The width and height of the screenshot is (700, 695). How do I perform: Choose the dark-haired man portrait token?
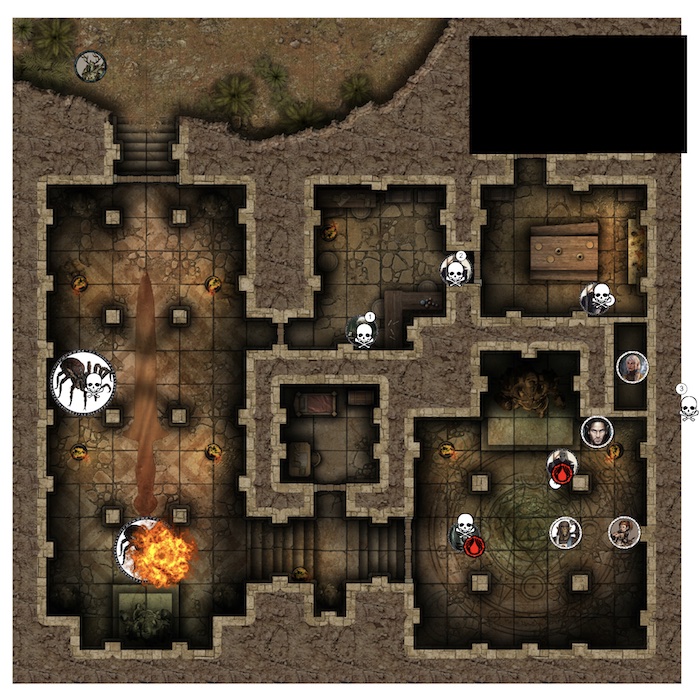pyautogui.click(x=597, y=432)
